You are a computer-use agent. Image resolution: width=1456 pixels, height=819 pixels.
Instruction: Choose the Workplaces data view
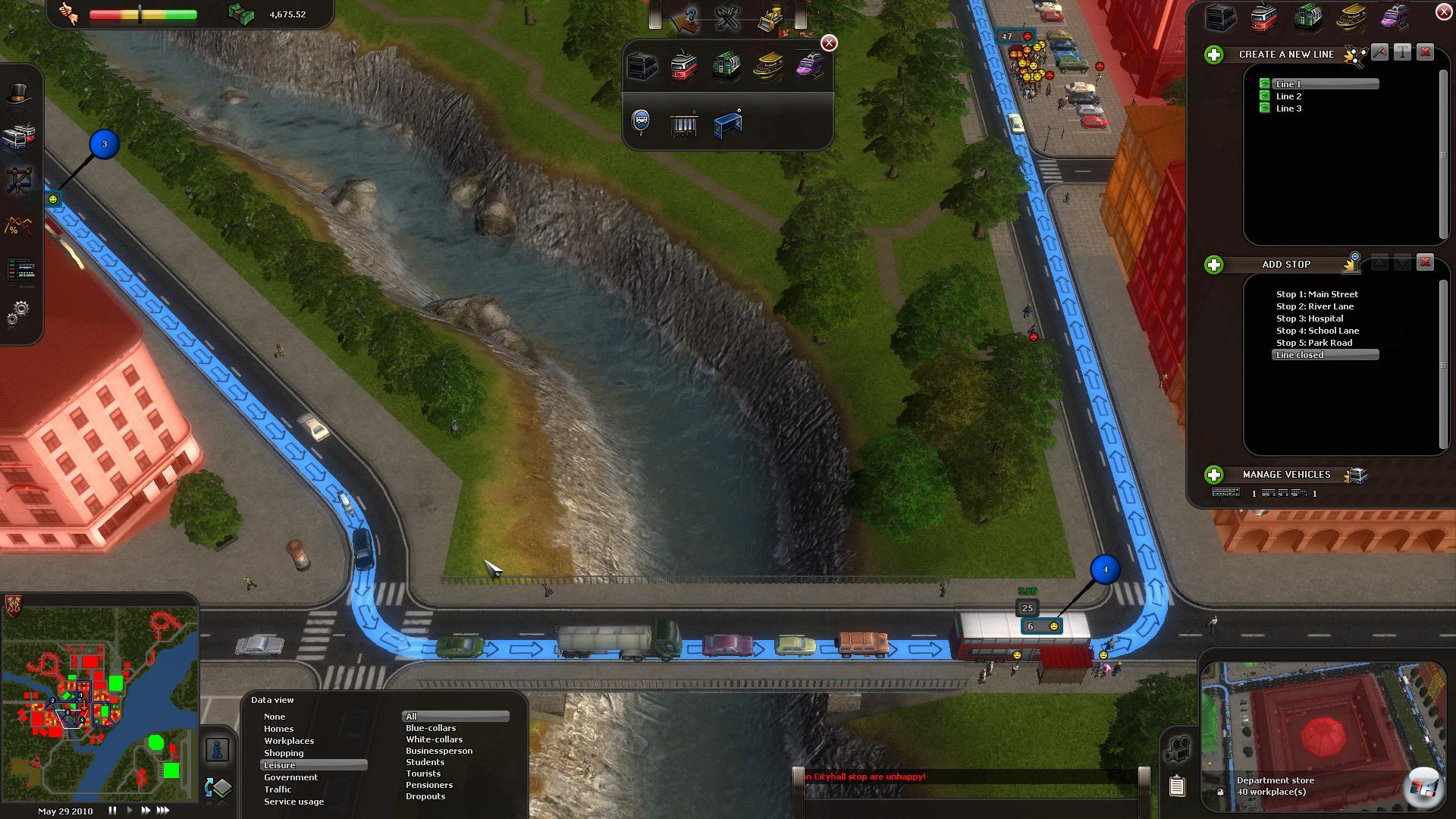[x=289, y=741]
